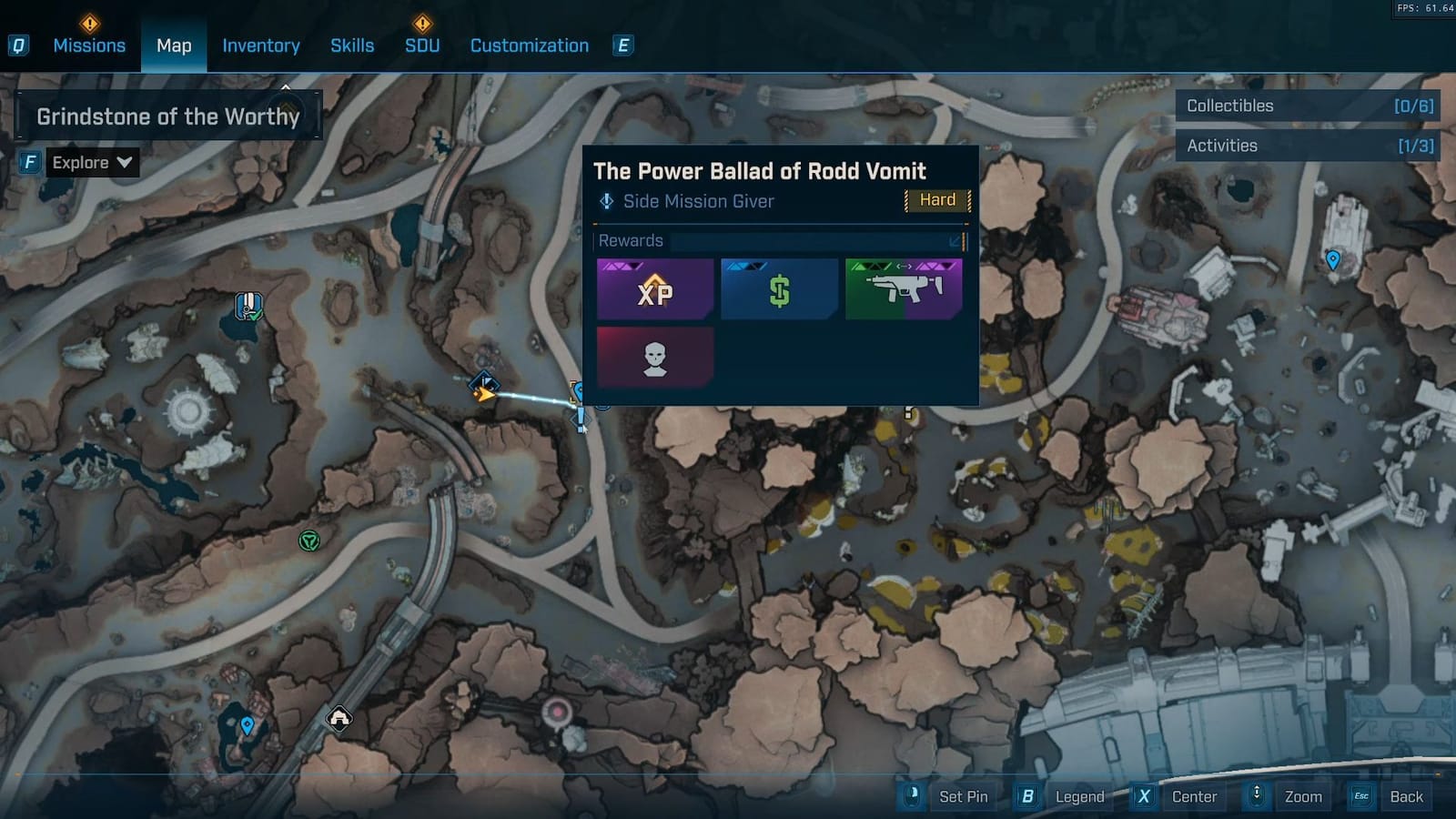Click the blue waypoint pin in lower-left swamp

[246, 726]
